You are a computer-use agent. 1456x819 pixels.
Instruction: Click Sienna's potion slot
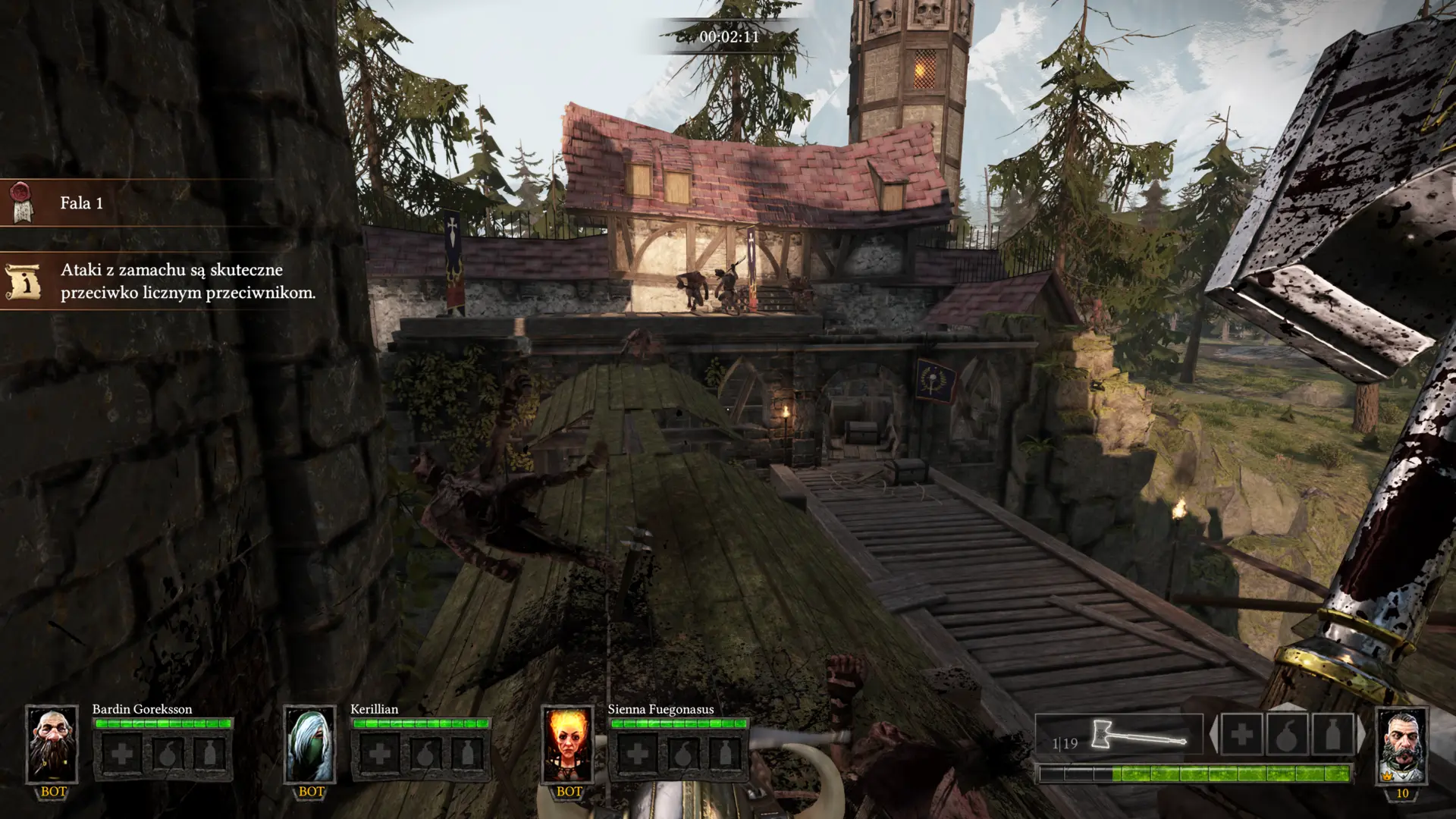point(726,754)
